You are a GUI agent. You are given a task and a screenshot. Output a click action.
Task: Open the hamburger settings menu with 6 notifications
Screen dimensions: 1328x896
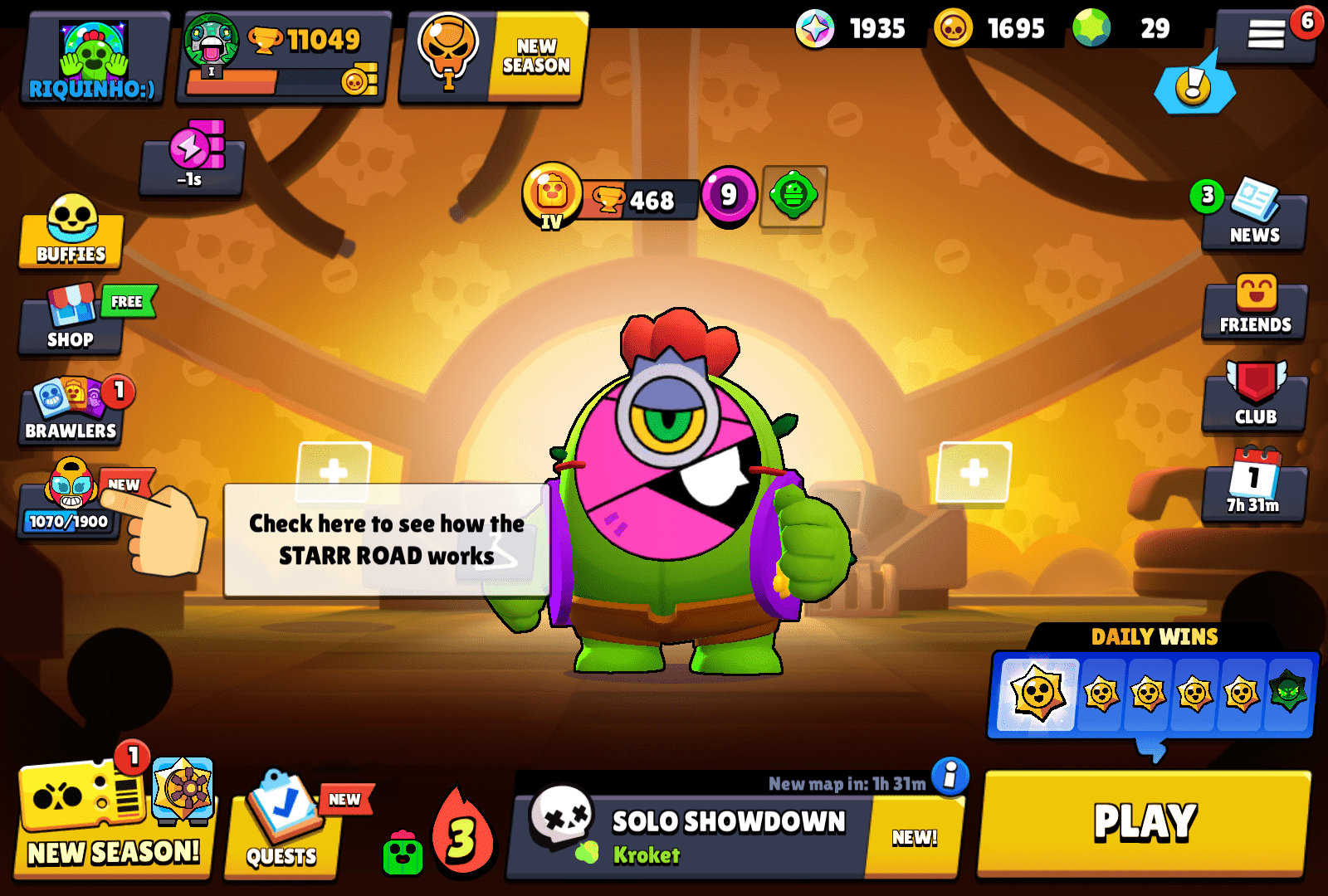click(1266, 33)
